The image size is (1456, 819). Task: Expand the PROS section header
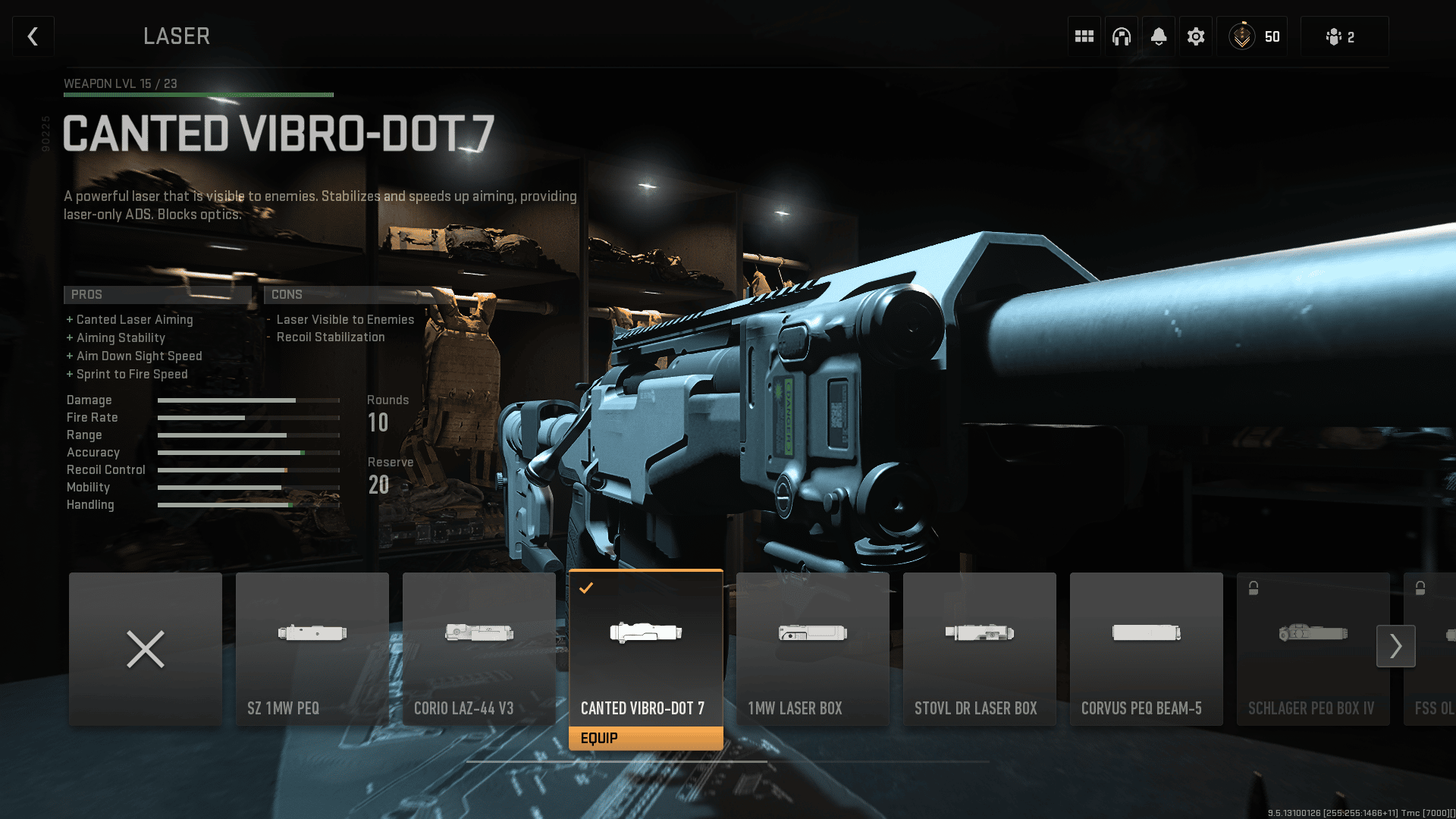157,295
